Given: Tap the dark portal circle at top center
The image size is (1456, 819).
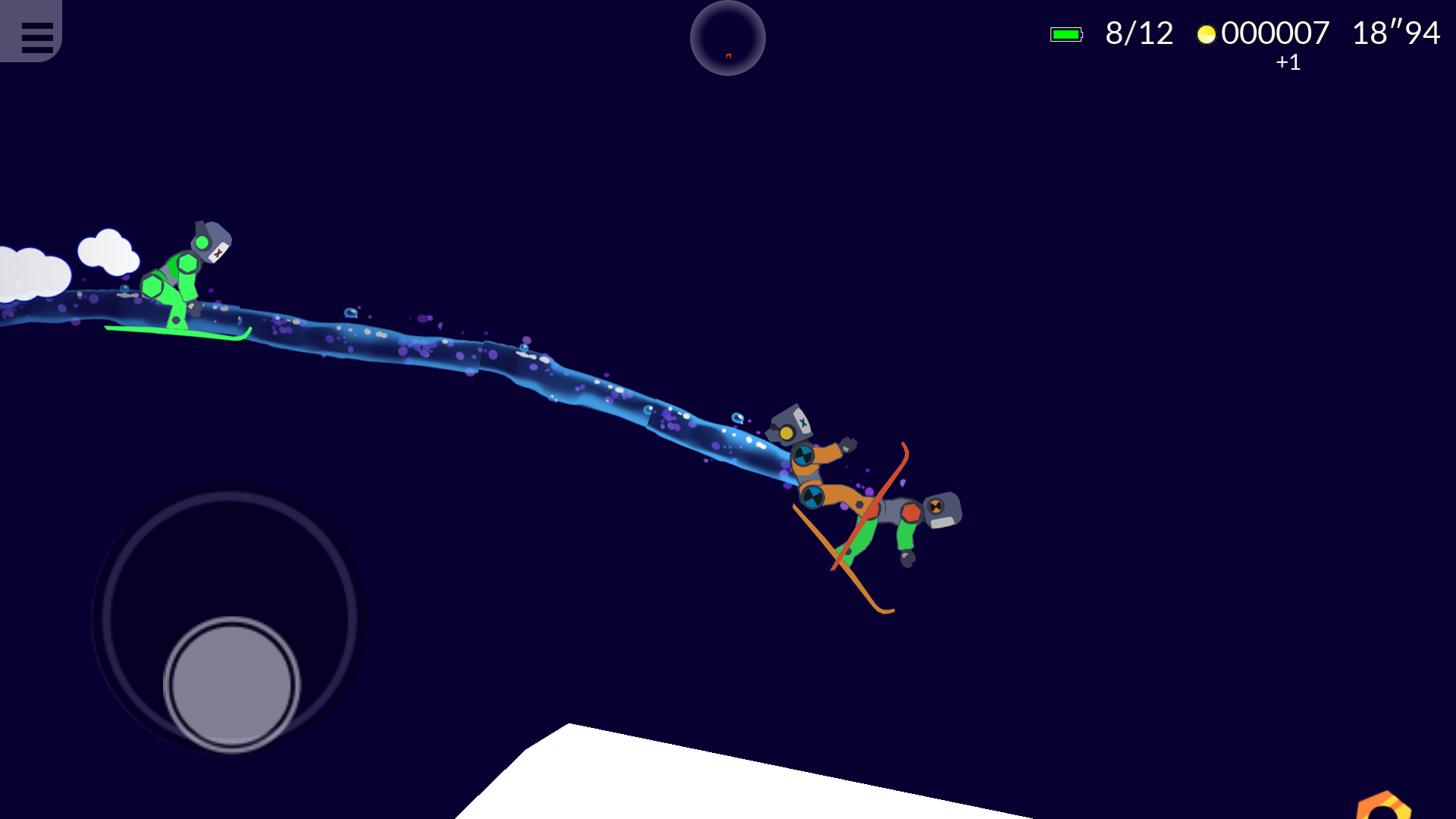Looking at the screenshot, I should (x=726, y=38).
